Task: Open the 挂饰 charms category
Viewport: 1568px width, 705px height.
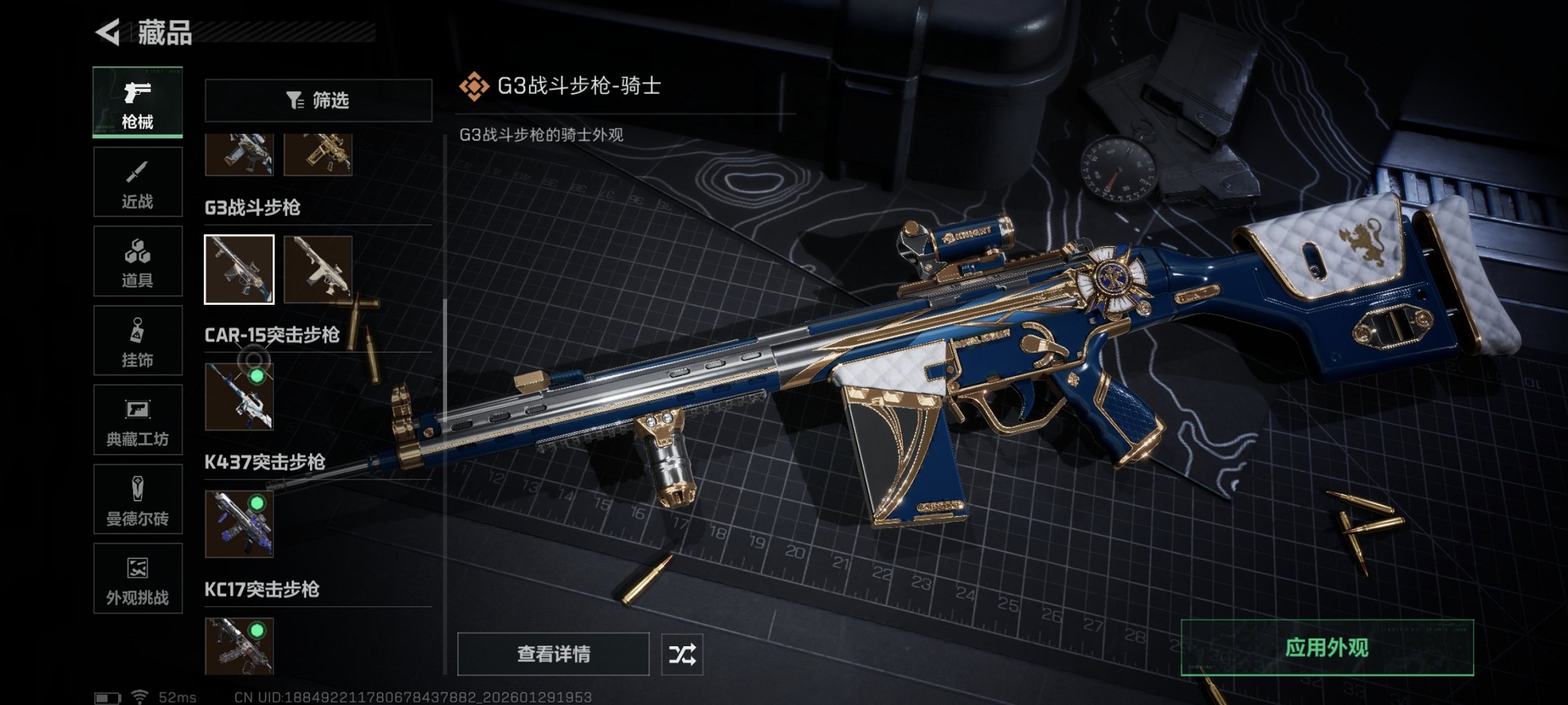Action: click(x=137, y=341)
